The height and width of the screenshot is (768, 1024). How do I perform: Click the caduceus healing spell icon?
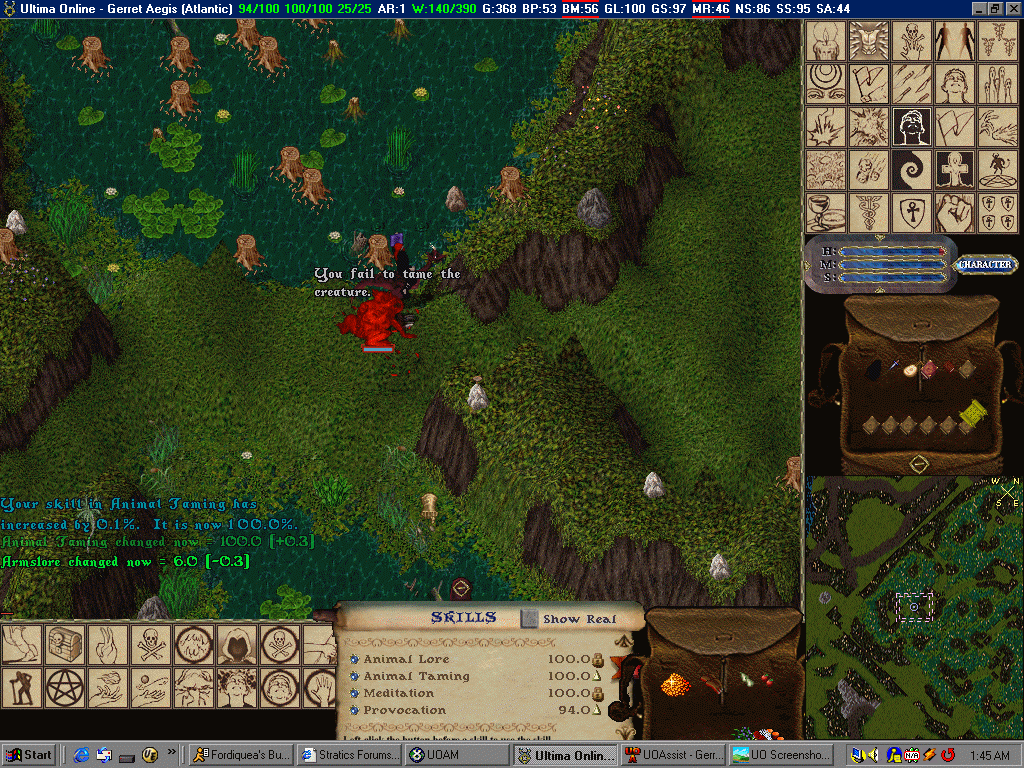[x=869, y=213]
